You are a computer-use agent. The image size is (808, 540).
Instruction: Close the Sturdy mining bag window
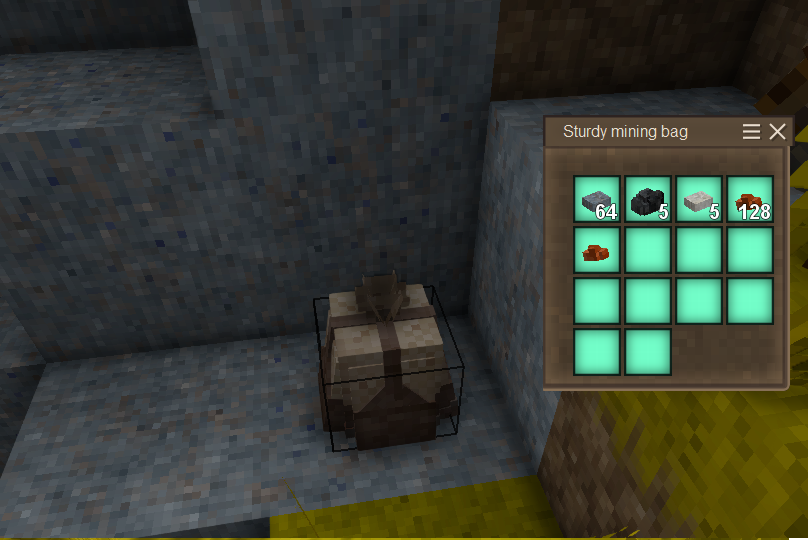click(x=777, y=132)
